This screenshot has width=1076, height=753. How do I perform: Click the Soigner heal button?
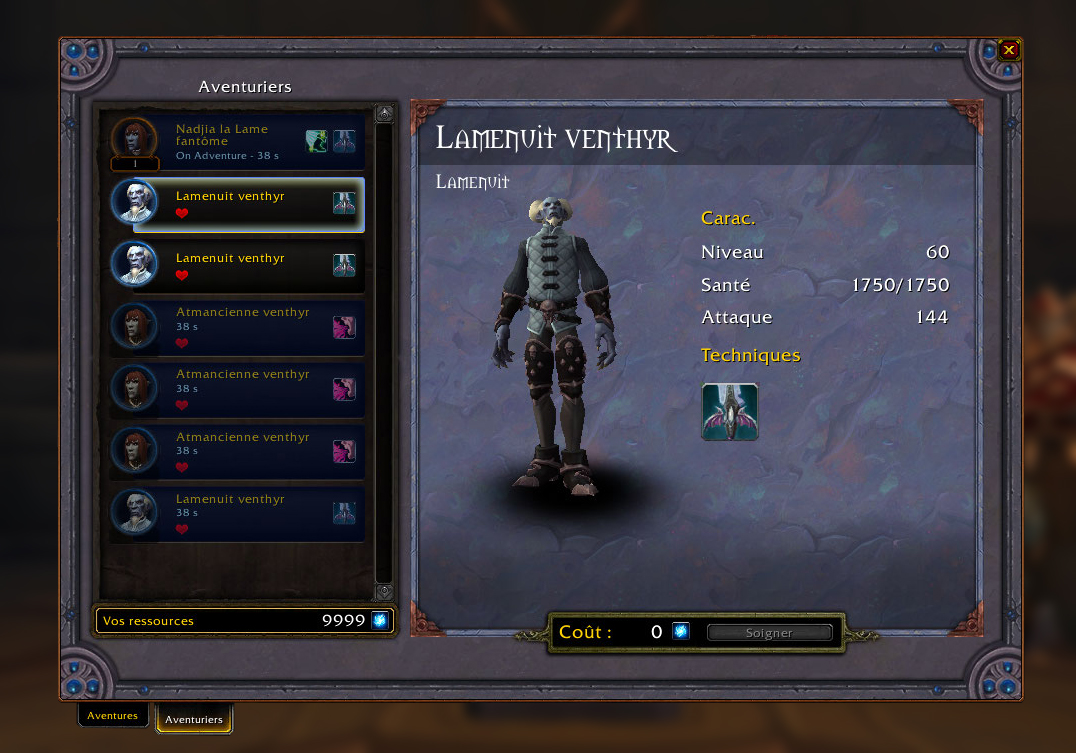coord(769,633)
